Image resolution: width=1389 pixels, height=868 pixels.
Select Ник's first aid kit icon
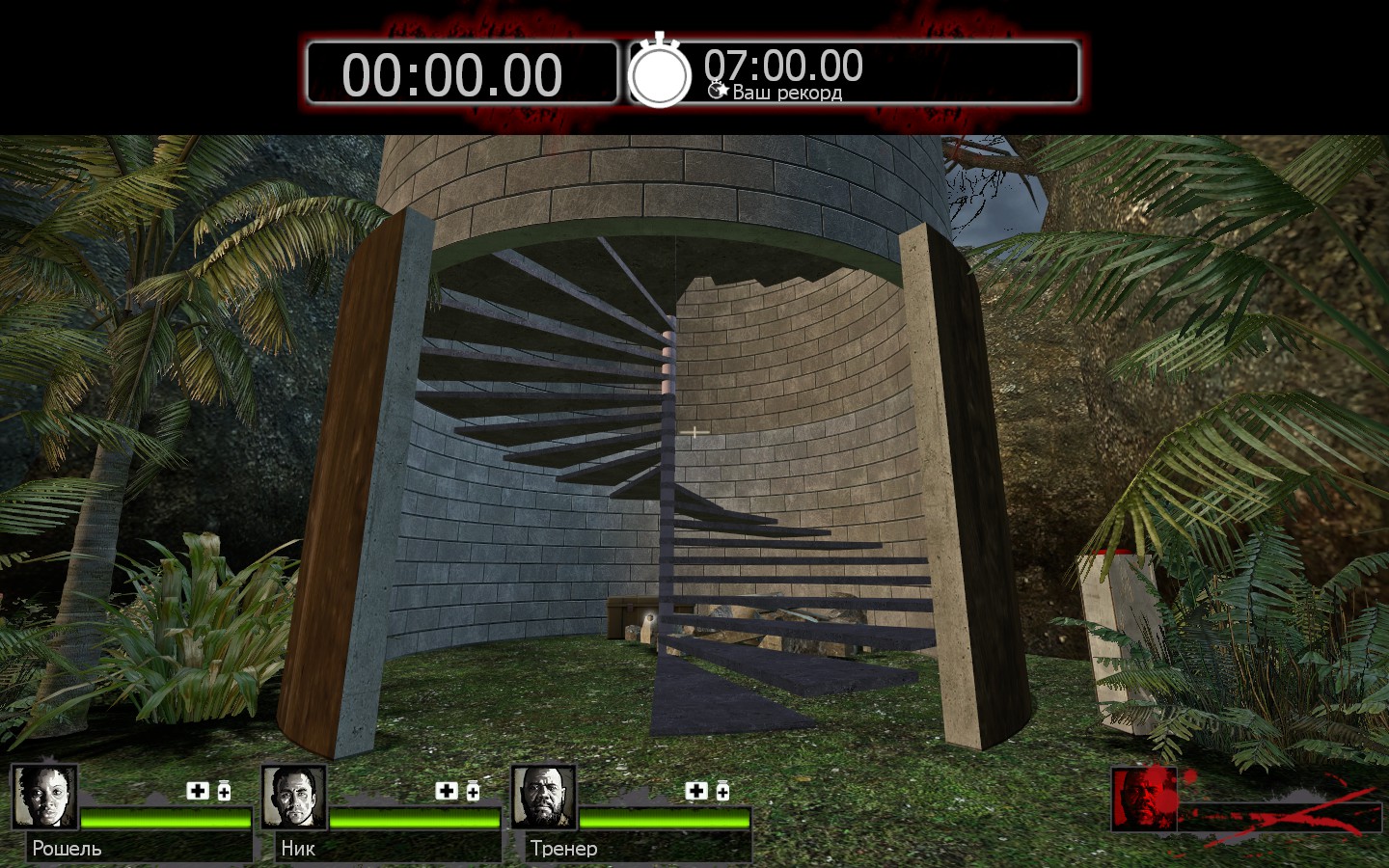coord(447,791)
